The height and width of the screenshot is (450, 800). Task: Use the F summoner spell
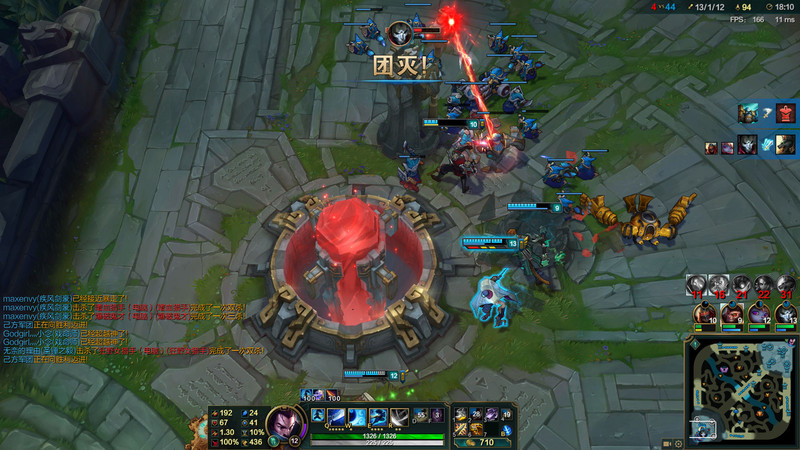pos(437,414)
